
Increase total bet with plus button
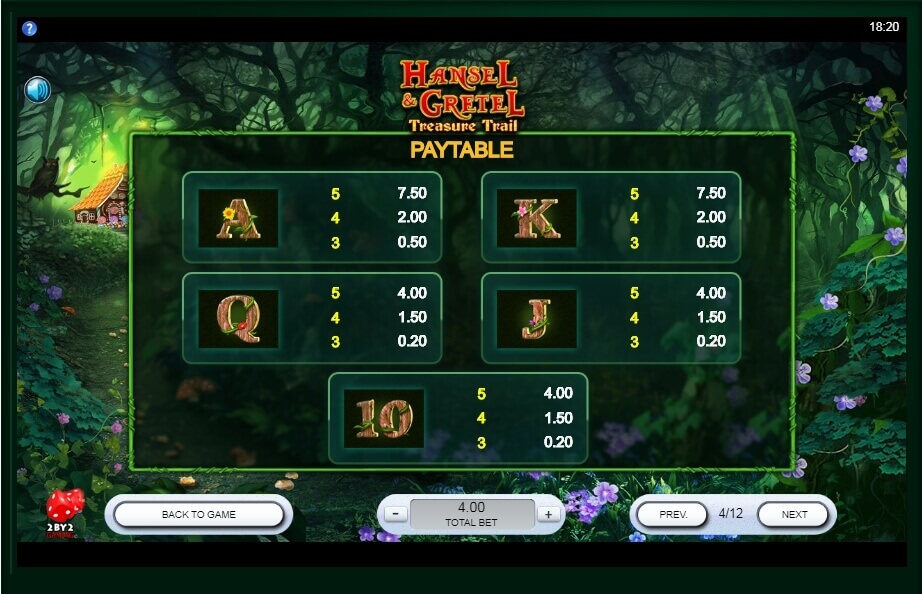coord(547,514)
